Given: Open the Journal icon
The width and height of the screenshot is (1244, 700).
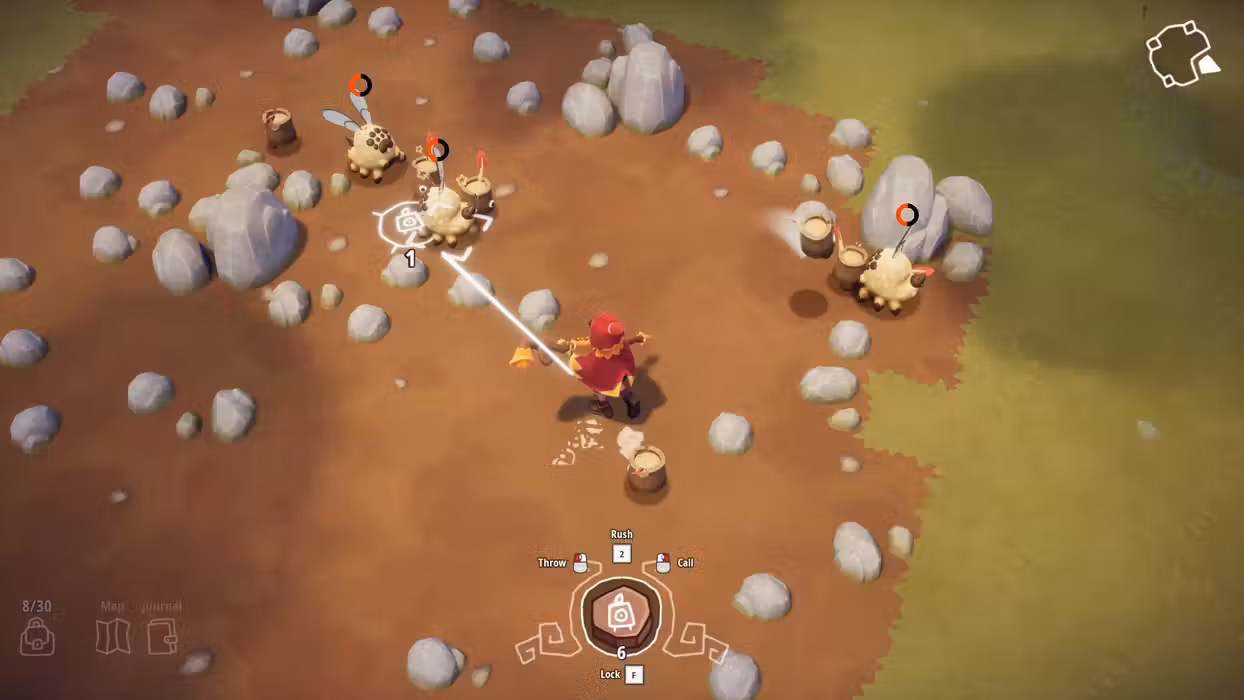Looking at the screenshot, I should point(162,636).
